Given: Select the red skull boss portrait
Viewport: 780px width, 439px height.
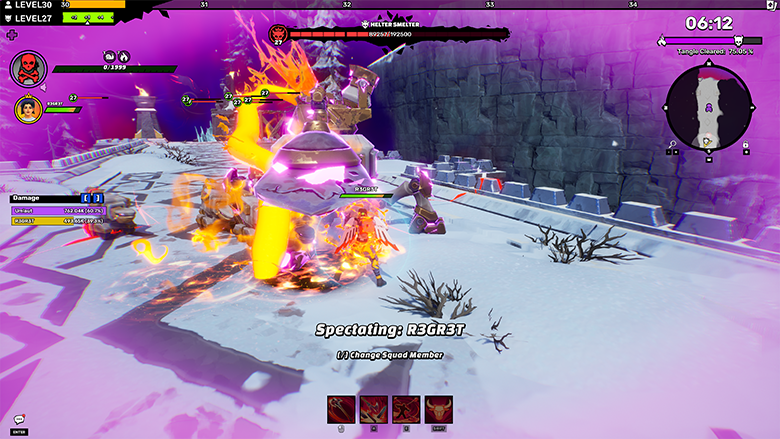Looking at the screenshot, I should coord(28,69).
